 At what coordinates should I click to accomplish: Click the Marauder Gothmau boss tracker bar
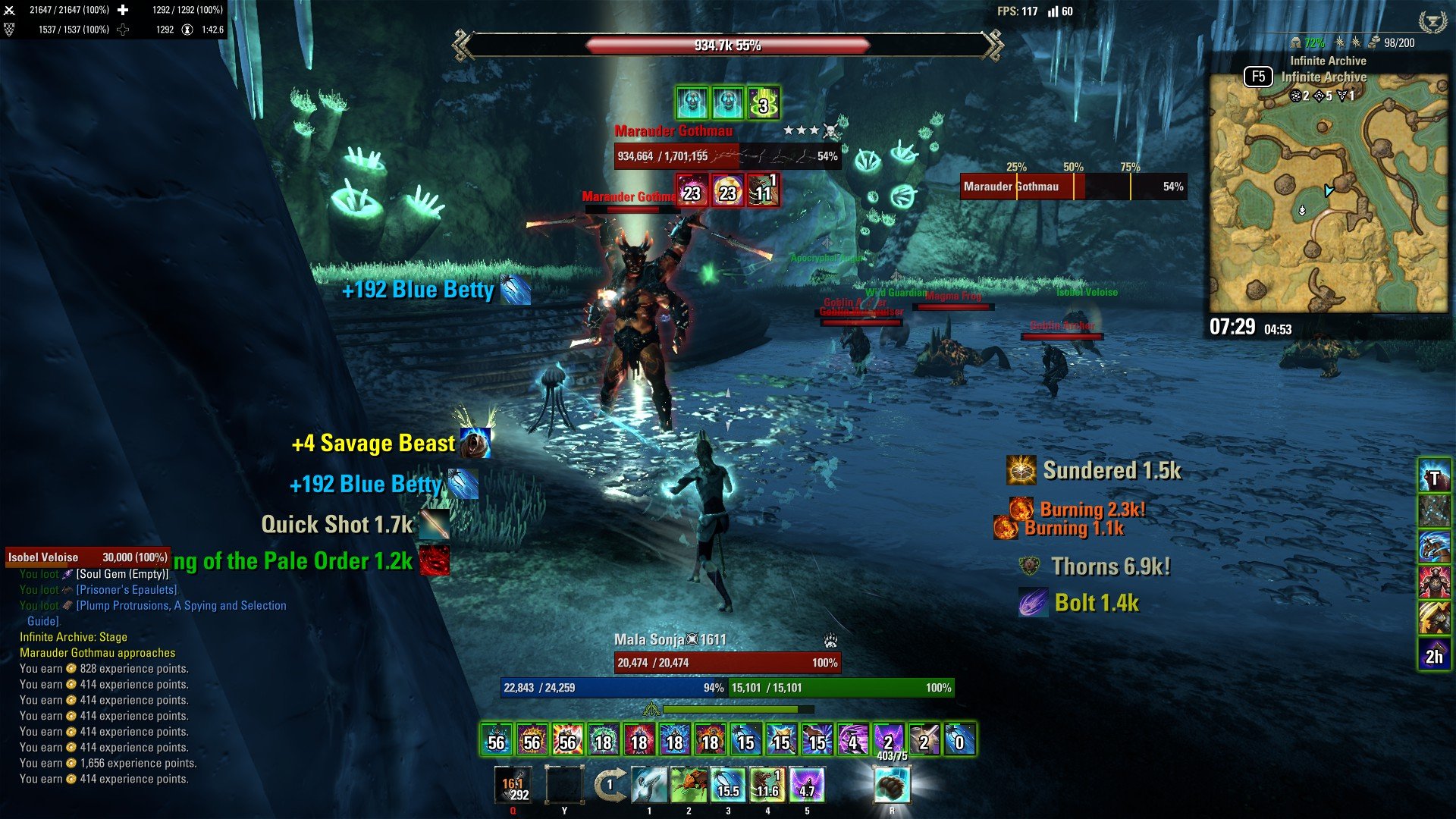1073,187
